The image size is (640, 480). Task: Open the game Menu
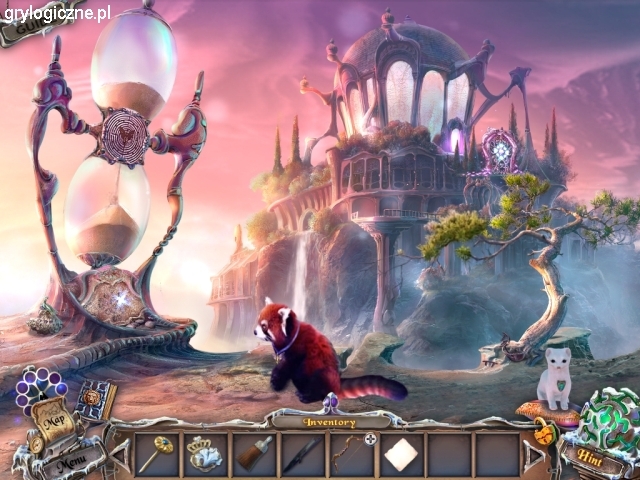(70, 461)
